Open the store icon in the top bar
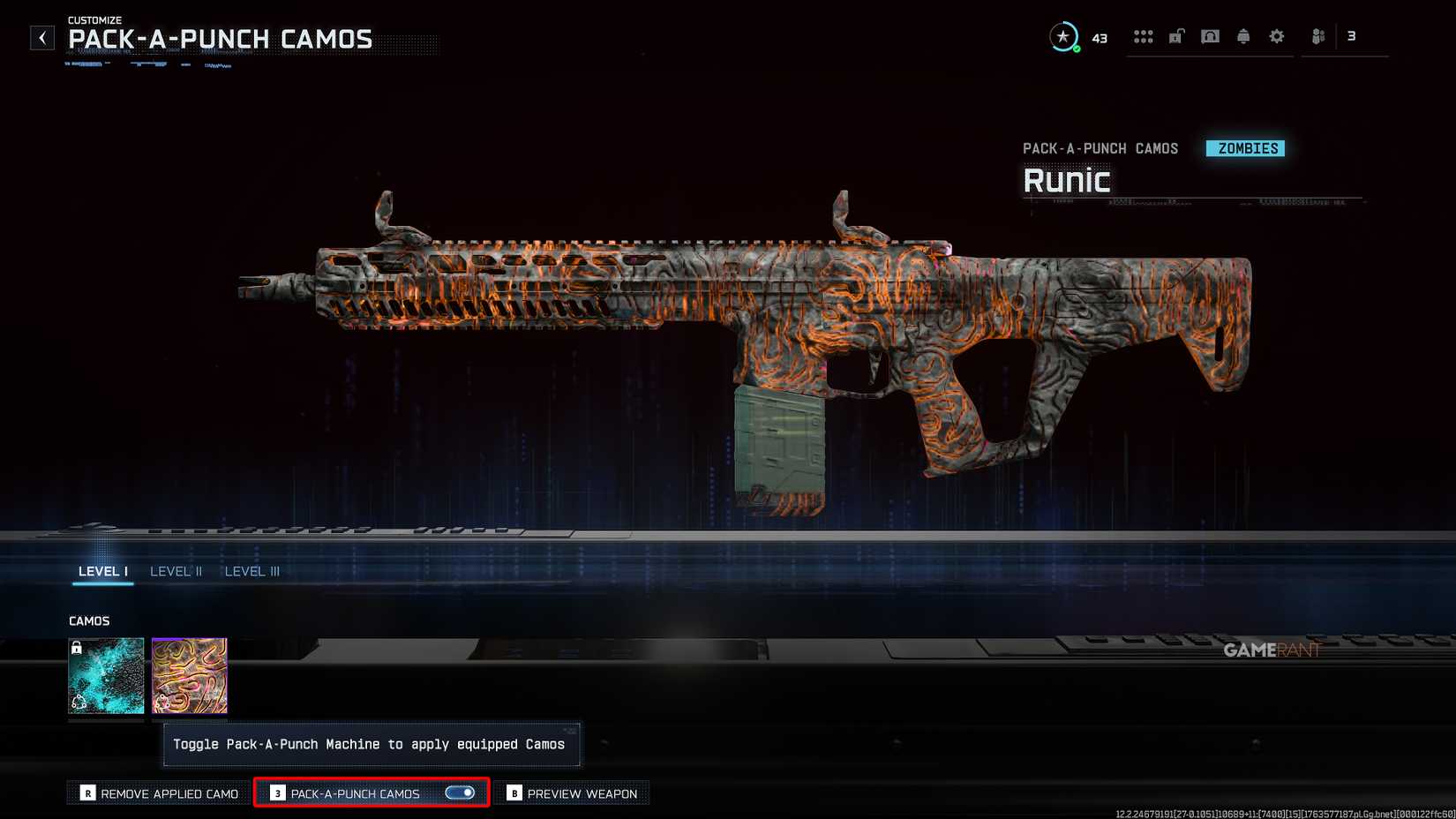1456x819 pixels. point(1210,35)
